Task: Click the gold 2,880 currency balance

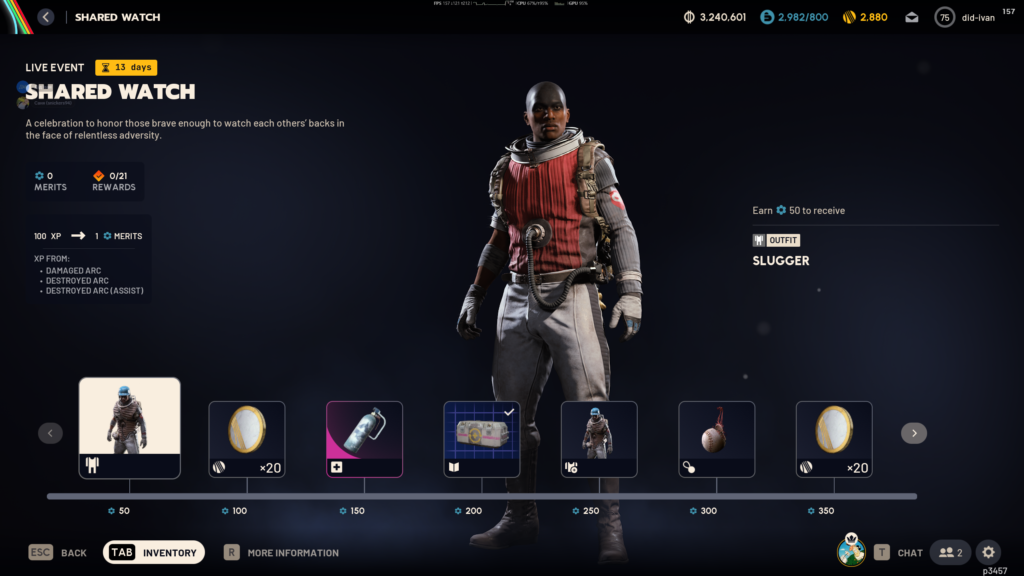Action: tap(864, 17)
